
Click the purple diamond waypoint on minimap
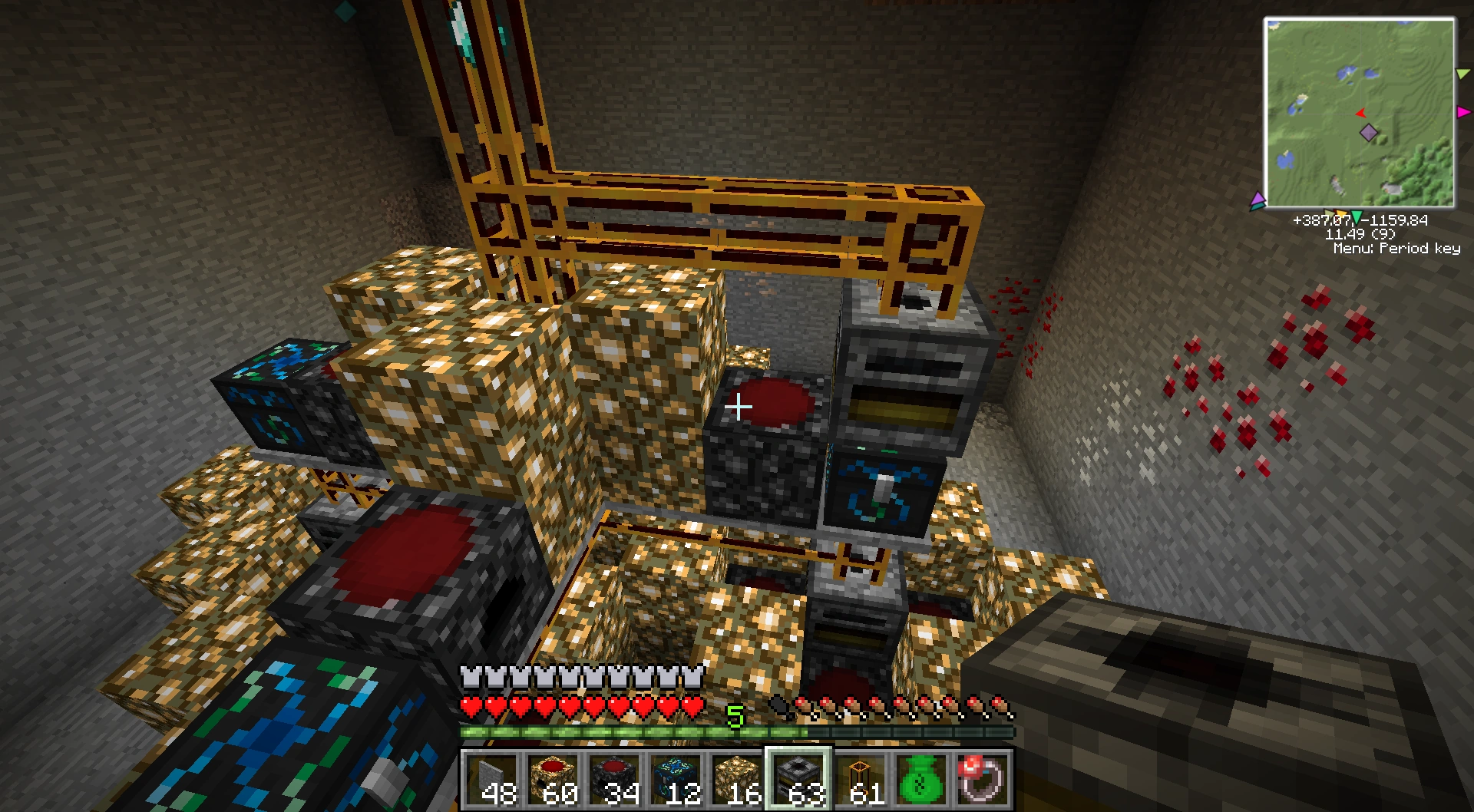point(1368,134)
